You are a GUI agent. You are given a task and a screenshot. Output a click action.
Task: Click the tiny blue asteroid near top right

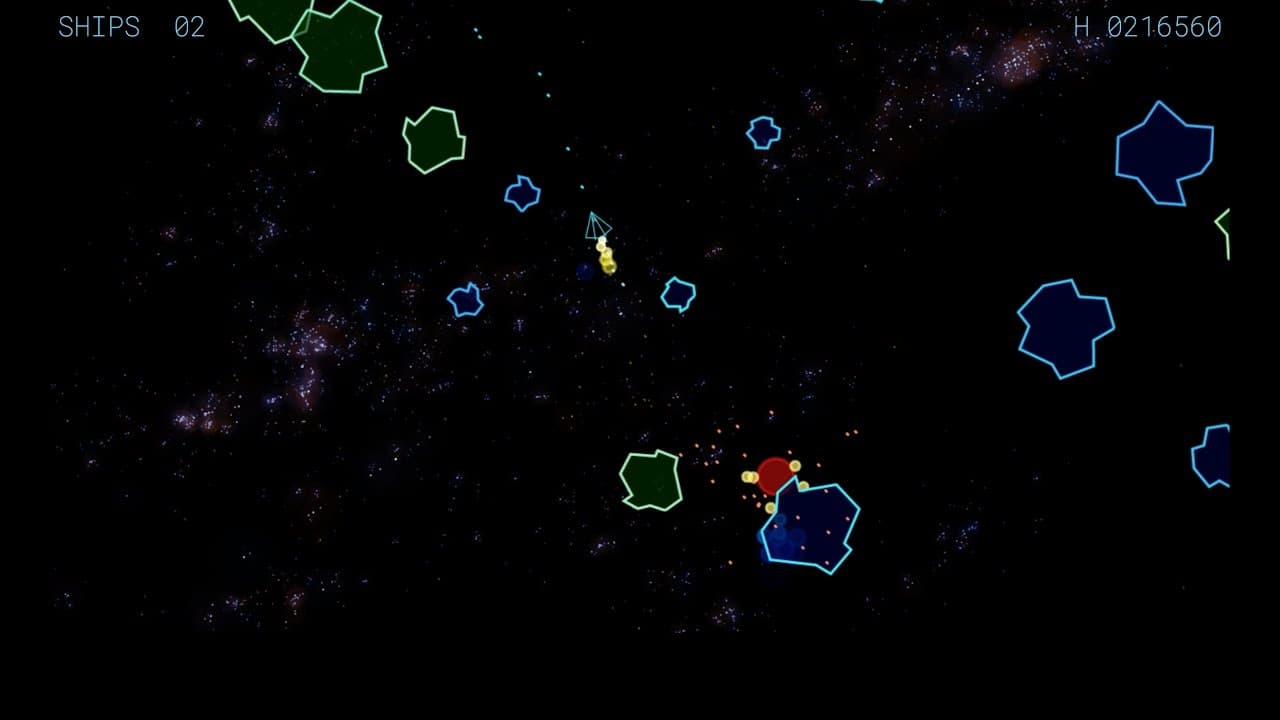[762, 130]
